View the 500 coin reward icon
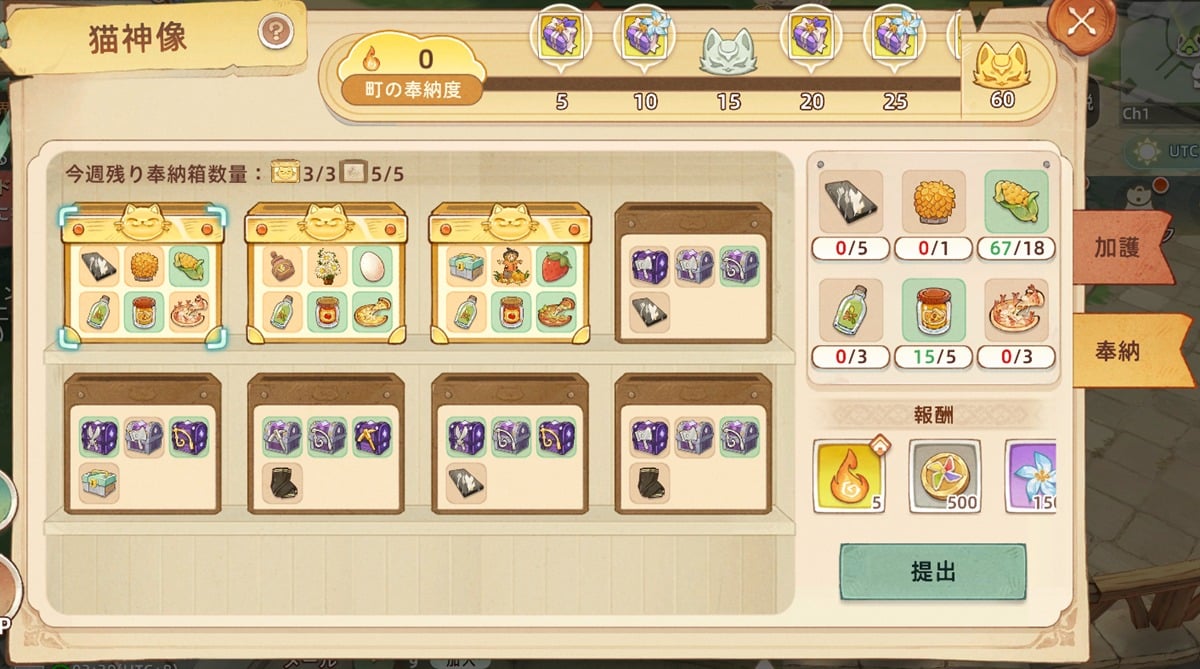 pos(944,476)
